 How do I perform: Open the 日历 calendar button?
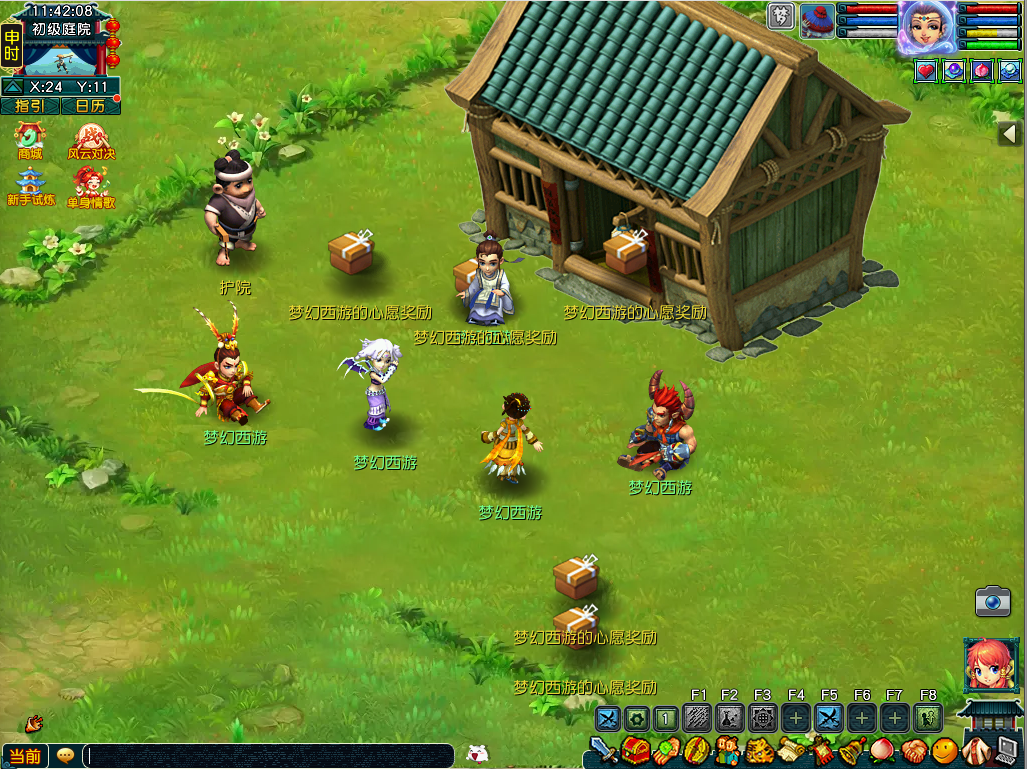90,105
